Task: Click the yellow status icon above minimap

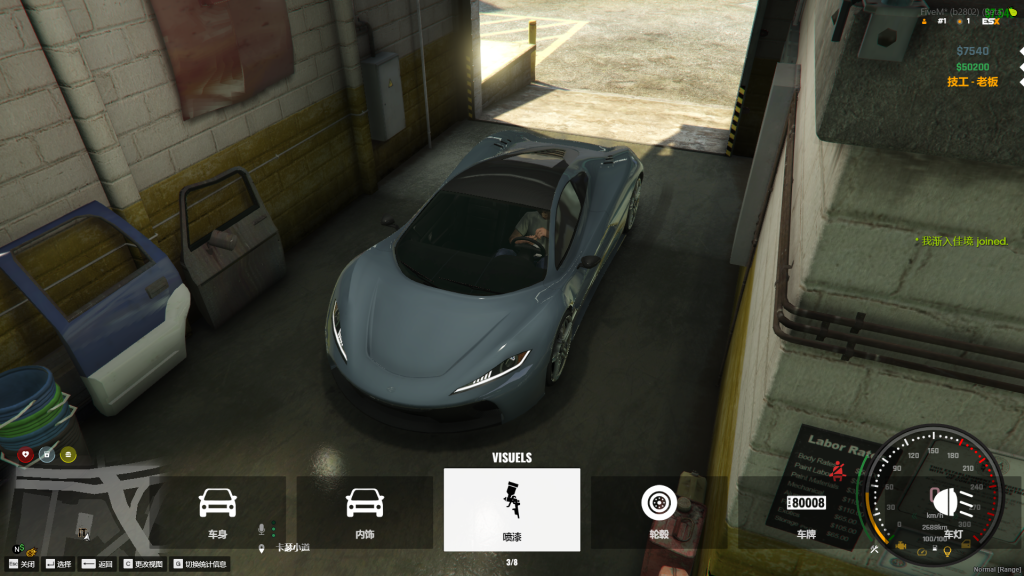Action: click(x=68, y=455)
